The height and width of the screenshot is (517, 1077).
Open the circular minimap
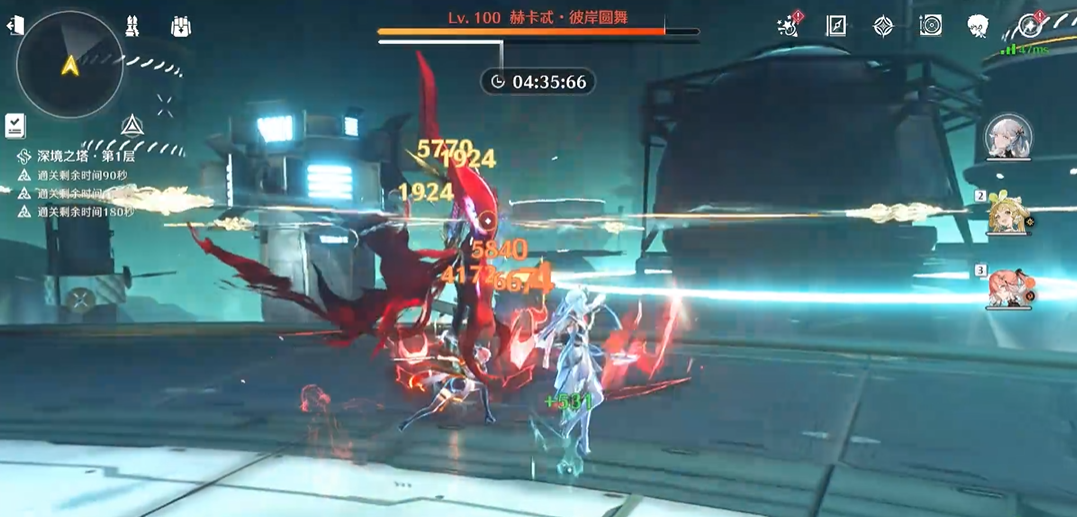point(70,66)
